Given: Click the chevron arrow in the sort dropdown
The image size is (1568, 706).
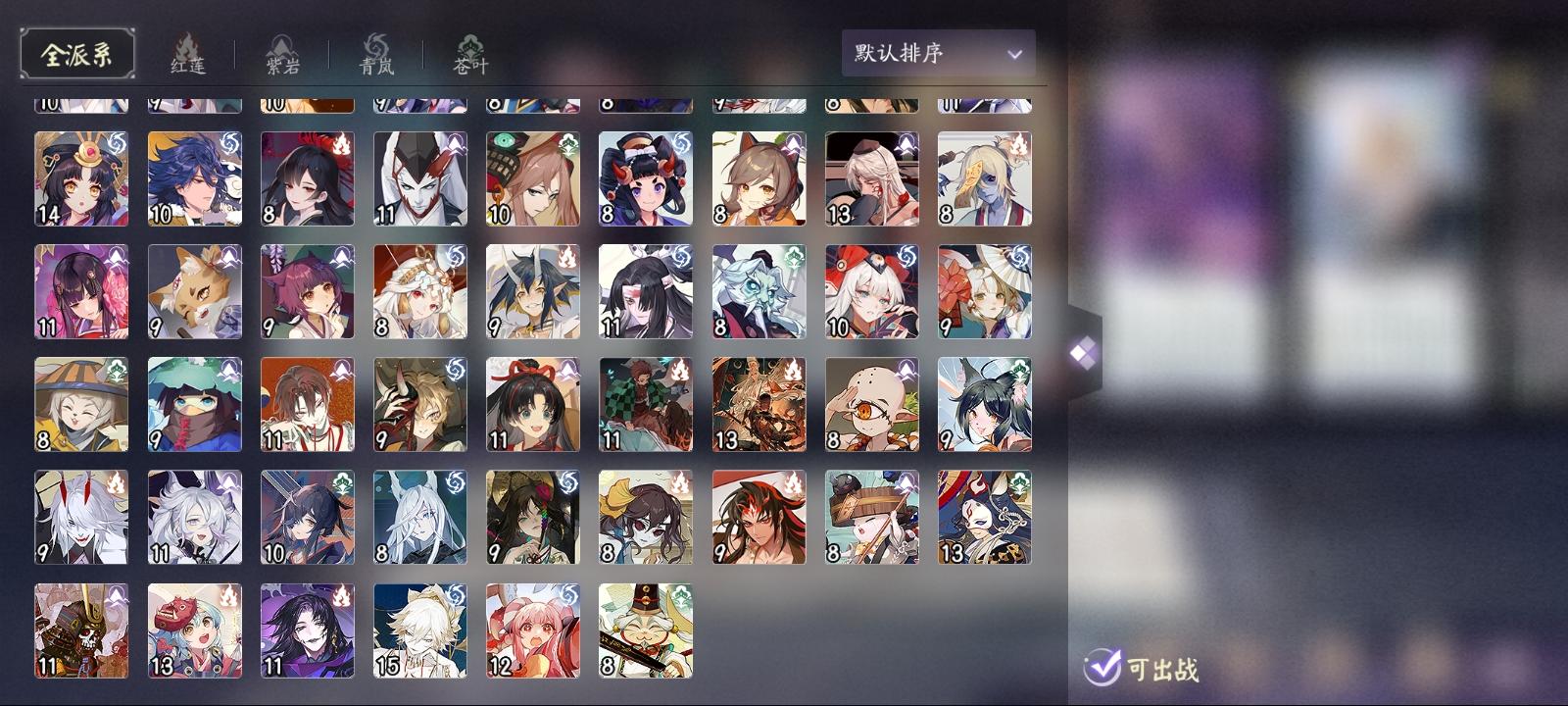Looking at the screenshot, I should click(x=1013, y=54).
